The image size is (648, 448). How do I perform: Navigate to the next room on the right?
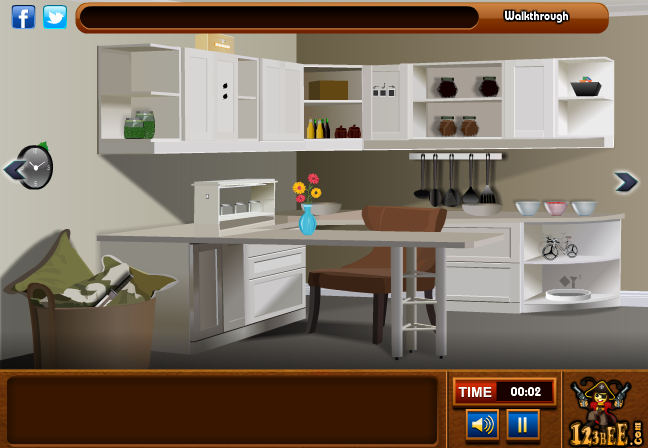click(626, 181)
